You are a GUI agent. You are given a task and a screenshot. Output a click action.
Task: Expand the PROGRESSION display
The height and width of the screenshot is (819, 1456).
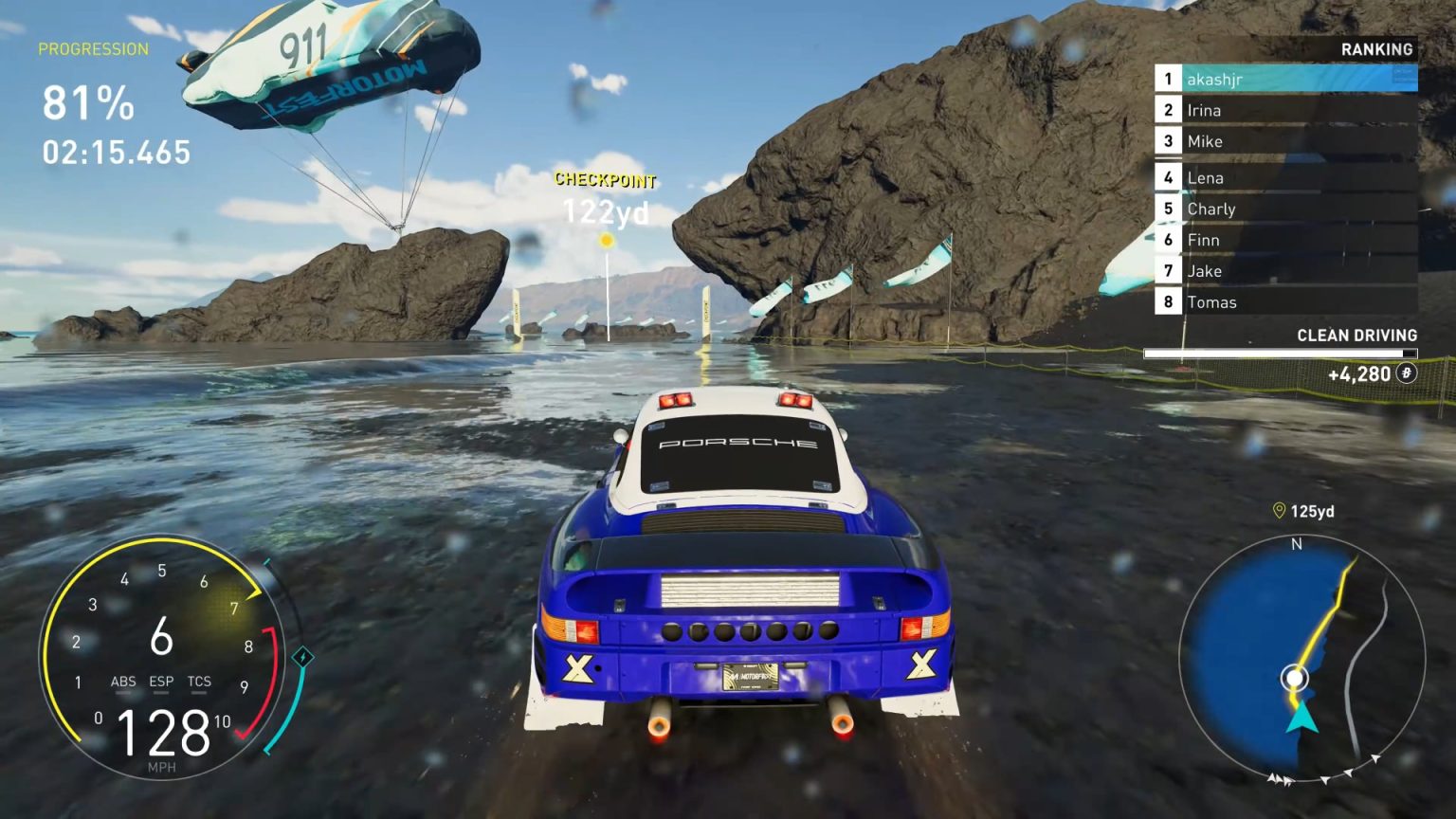94,49
